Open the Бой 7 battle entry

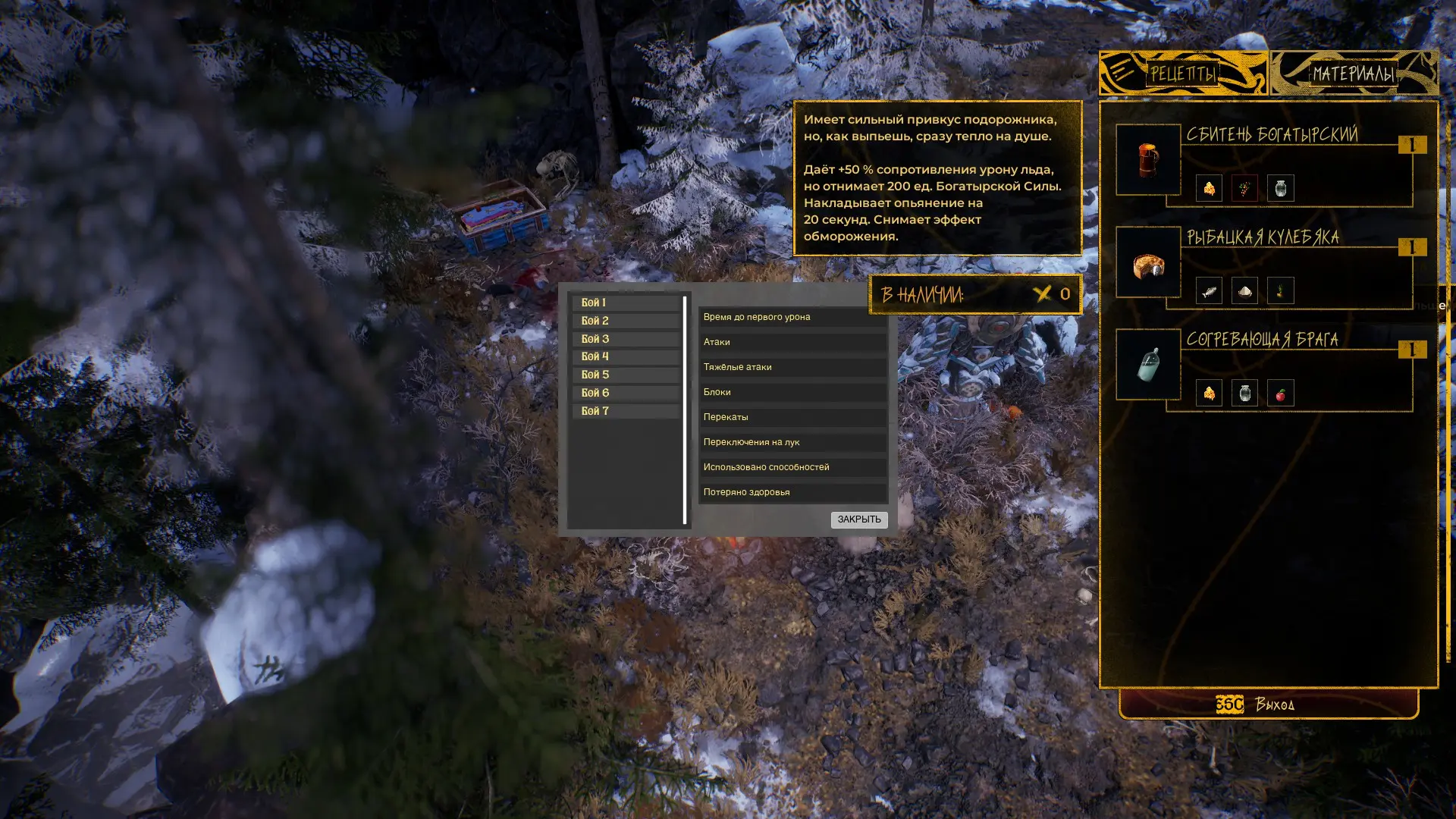coord(625,411)
